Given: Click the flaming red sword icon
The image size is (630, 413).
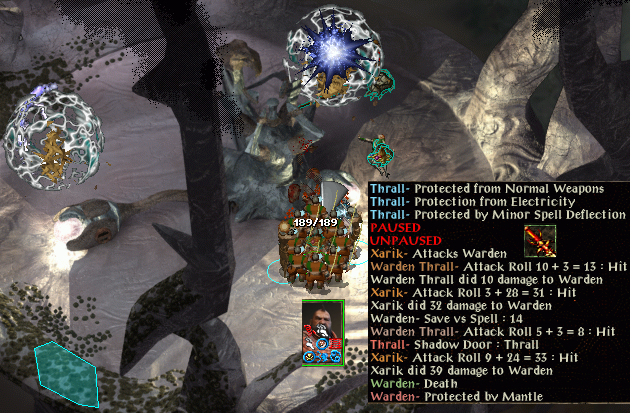Looking at the screenshot, I should click(x=540, y=242).
